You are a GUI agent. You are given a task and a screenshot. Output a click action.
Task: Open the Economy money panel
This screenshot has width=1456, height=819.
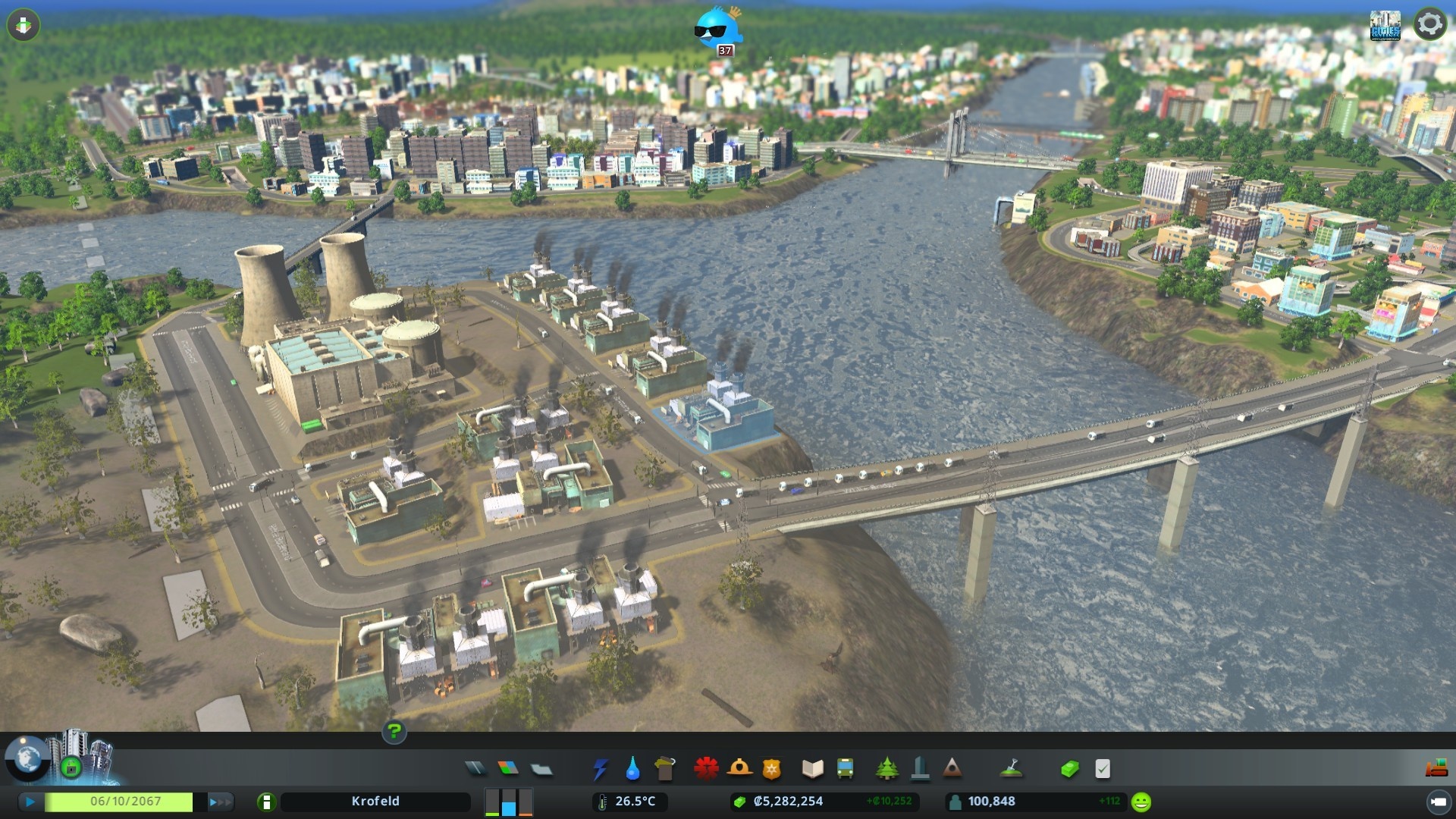point(1069,769)
